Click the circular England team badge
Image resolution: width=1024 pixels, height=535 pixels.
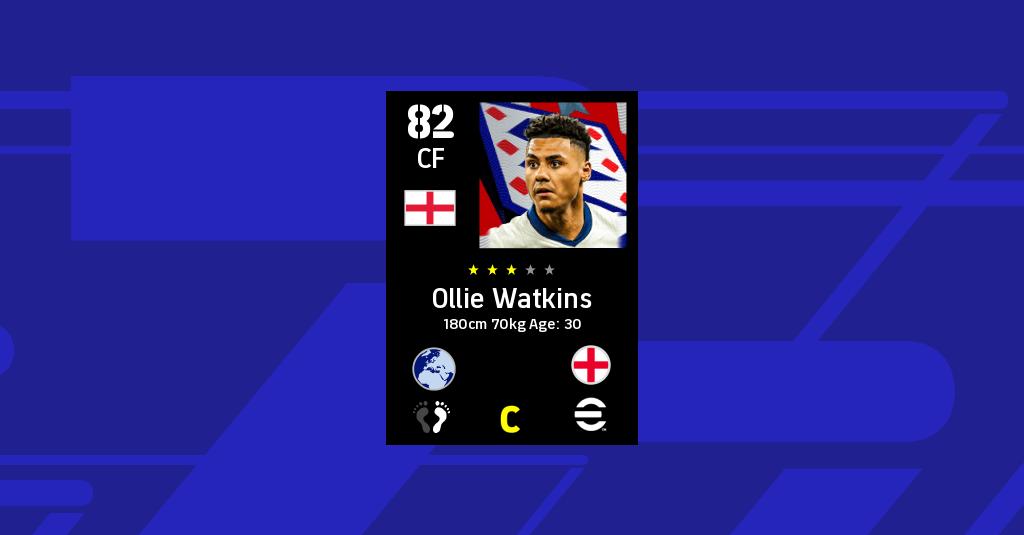(x=591, y=366)
